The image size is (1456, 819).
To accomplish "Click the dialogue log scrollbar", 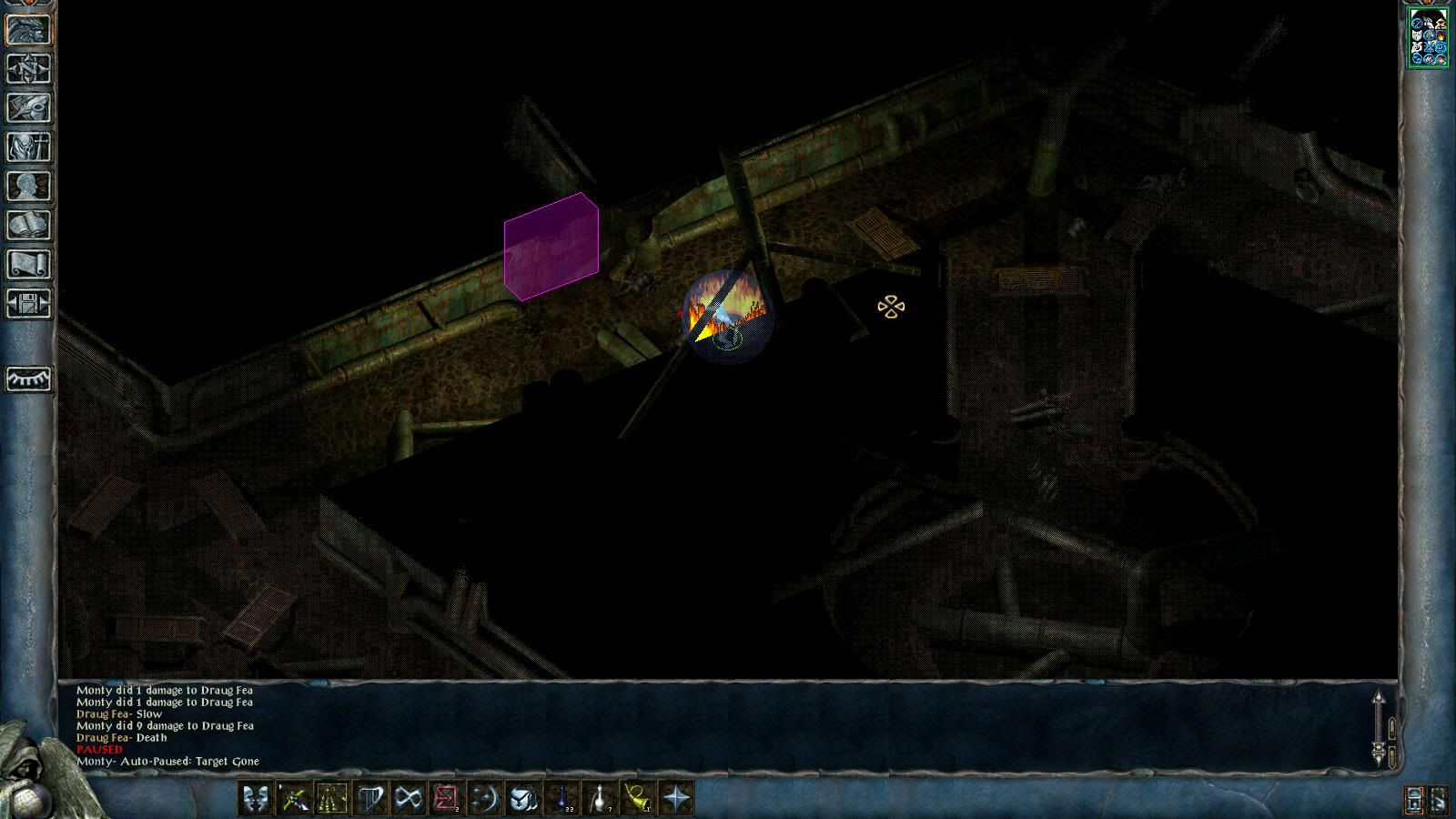I will click(1379, 726).
